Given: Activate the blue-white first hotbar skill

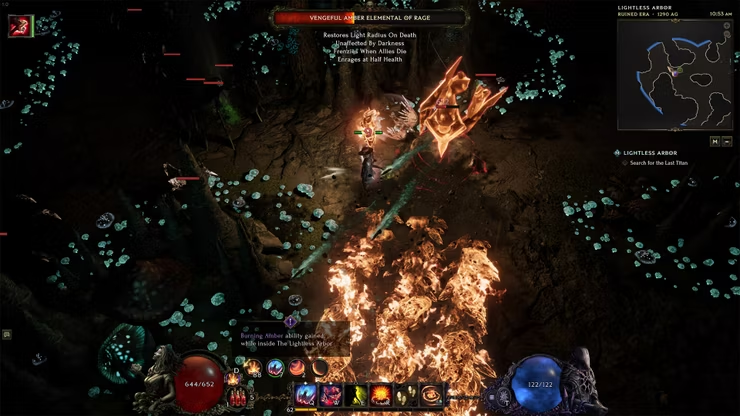Looking at the screenshot, I should (x=307, y=395).
